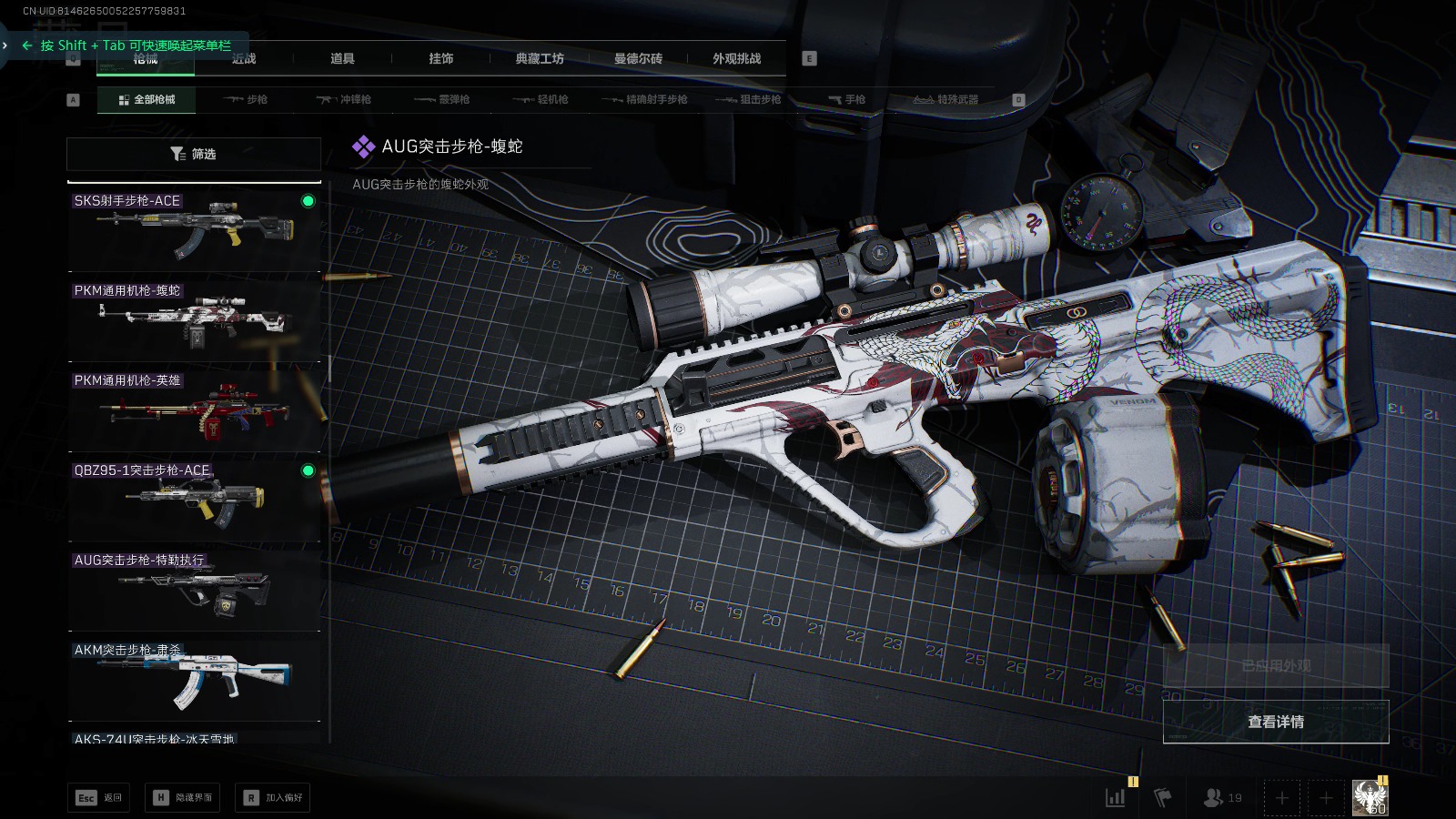Image resolution: width=1456 pixels, height=819 pixels.
Task: Open the 道具 (items) tab
Action: [342, 58]
